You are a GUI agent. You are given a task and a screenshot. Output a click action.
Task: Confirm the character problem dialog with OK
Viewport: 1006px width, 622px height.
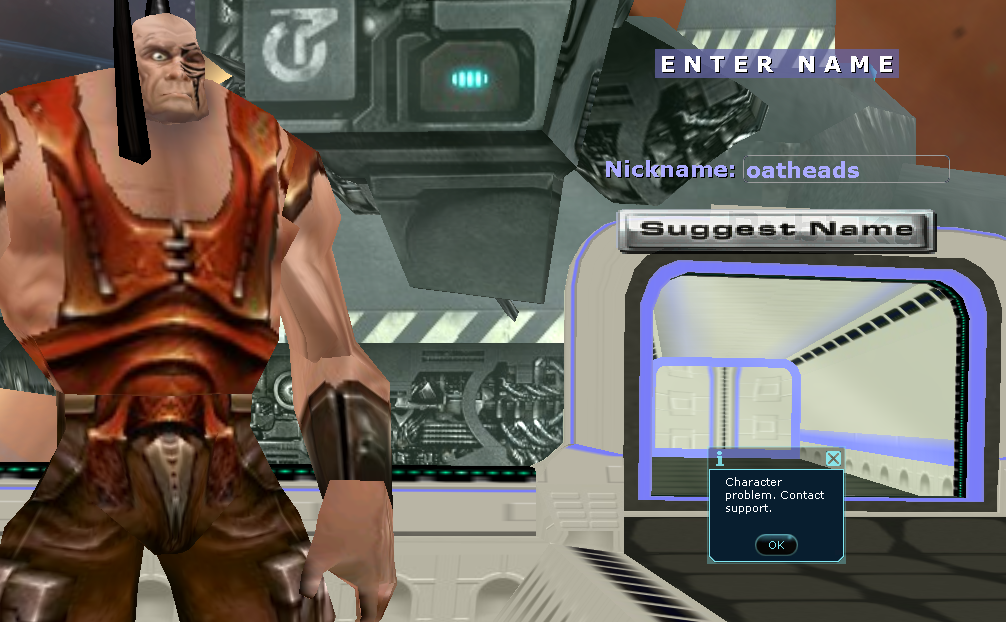[776, 545]
